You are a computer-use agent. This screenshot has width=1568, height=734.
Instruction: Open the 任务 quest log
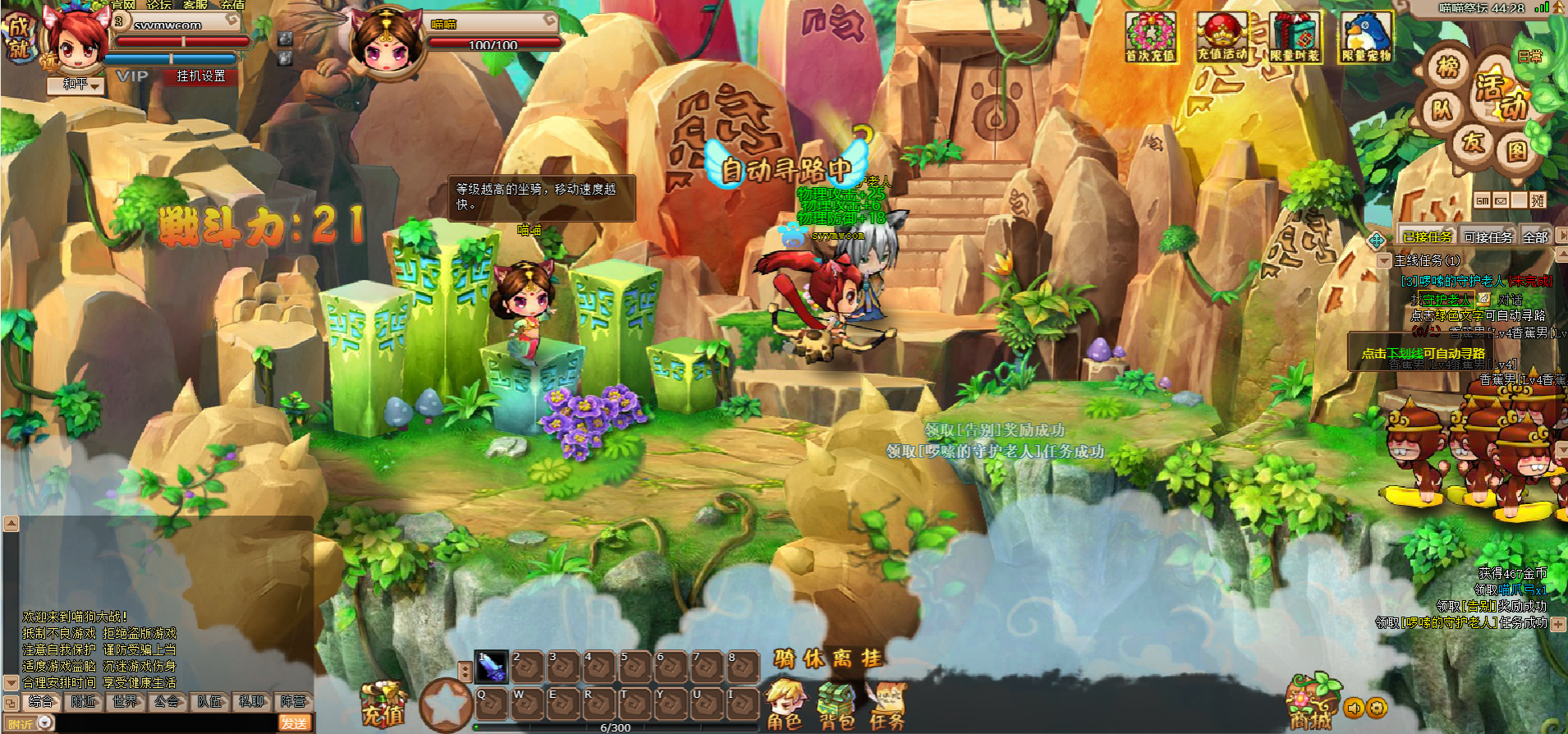887,705
